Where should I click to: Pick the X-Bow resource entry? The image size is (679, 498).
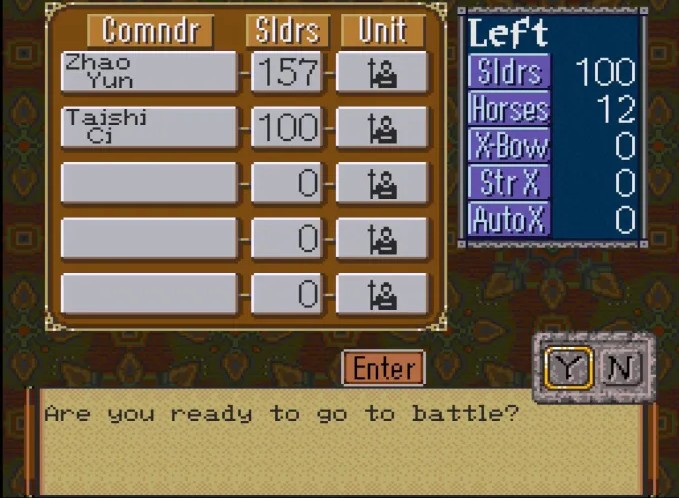pyautogui.click(x=509, y=145)
